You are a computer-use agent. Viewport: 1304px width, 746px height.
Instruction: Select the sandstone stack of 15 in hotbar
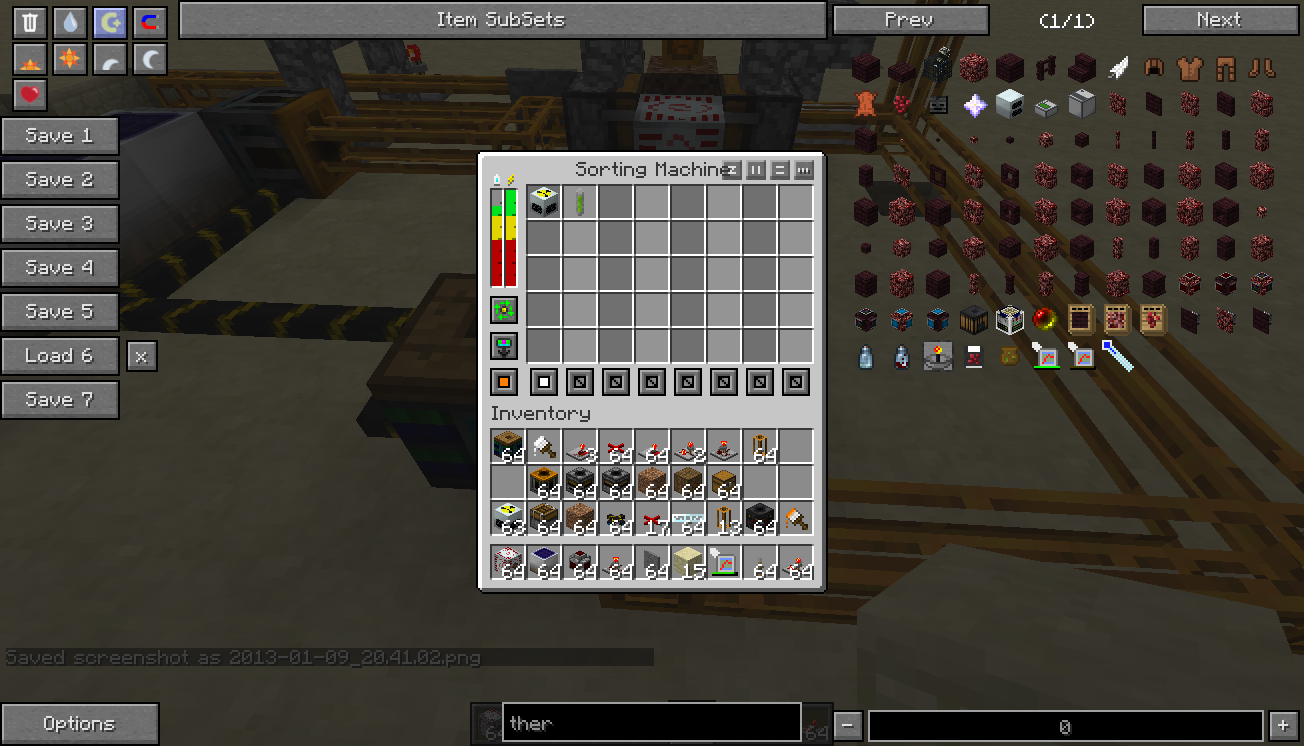tap(688, 562)
